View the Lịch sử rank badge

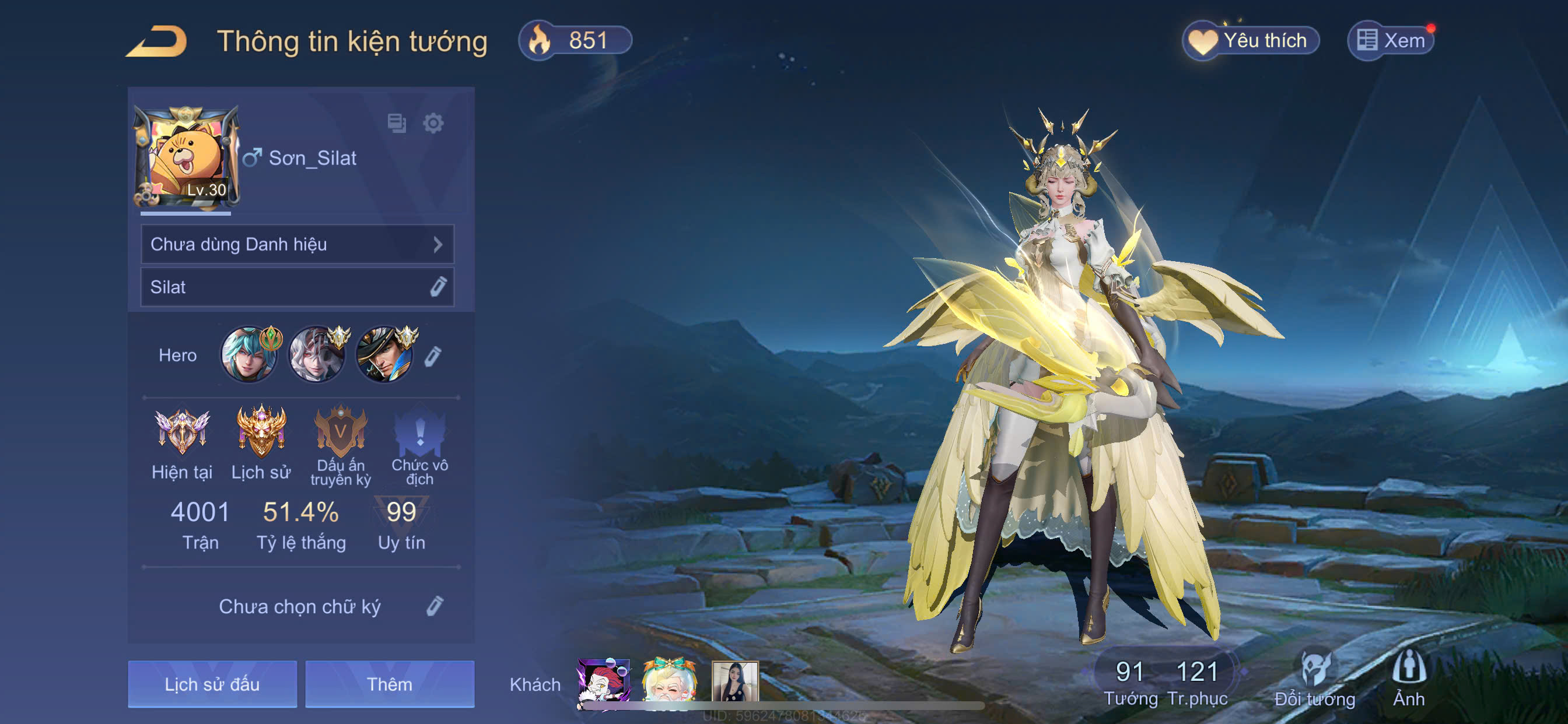click(261, 433)
